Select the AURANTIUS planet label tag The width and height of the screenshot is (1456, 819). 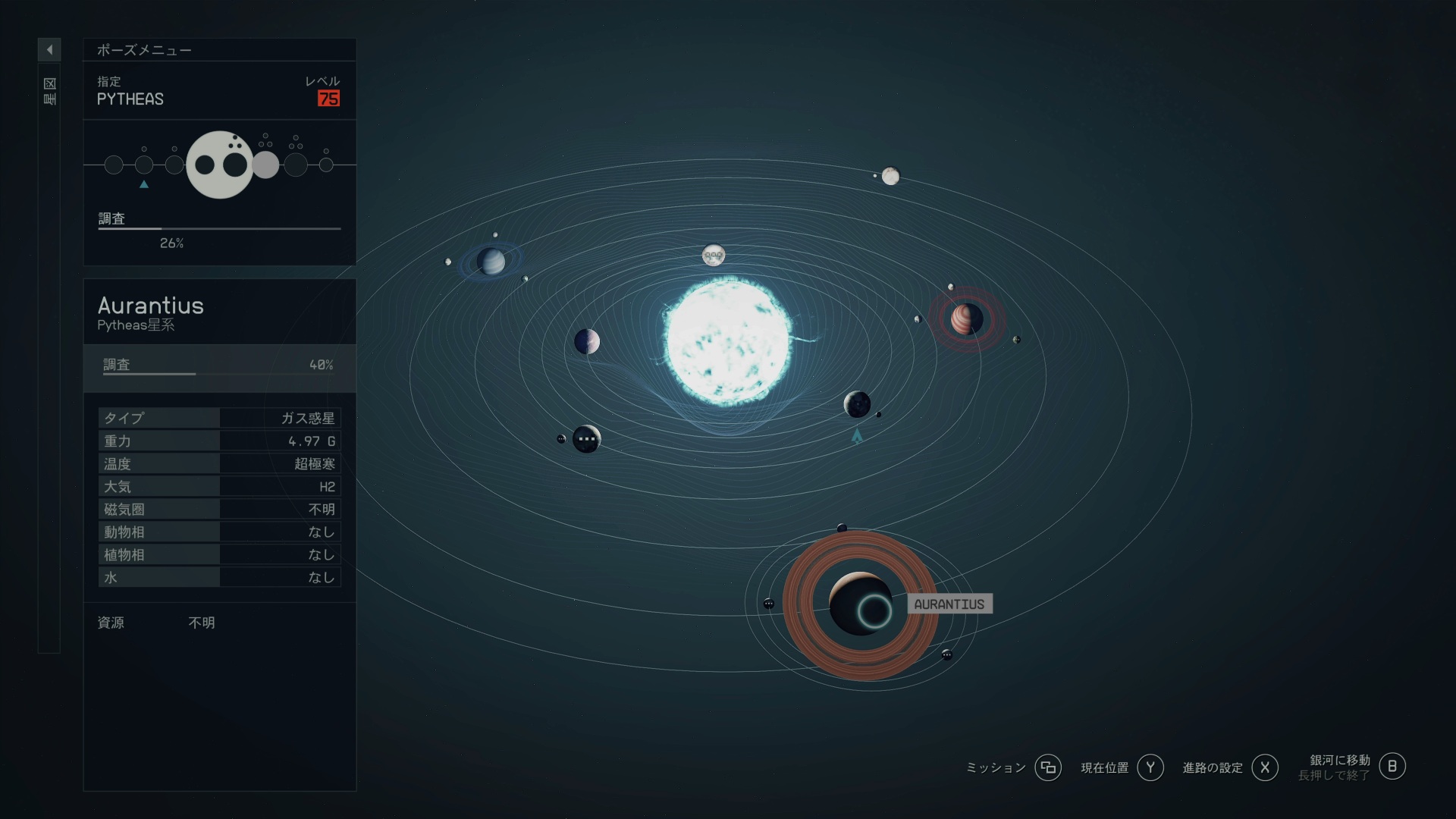point(949,604)
